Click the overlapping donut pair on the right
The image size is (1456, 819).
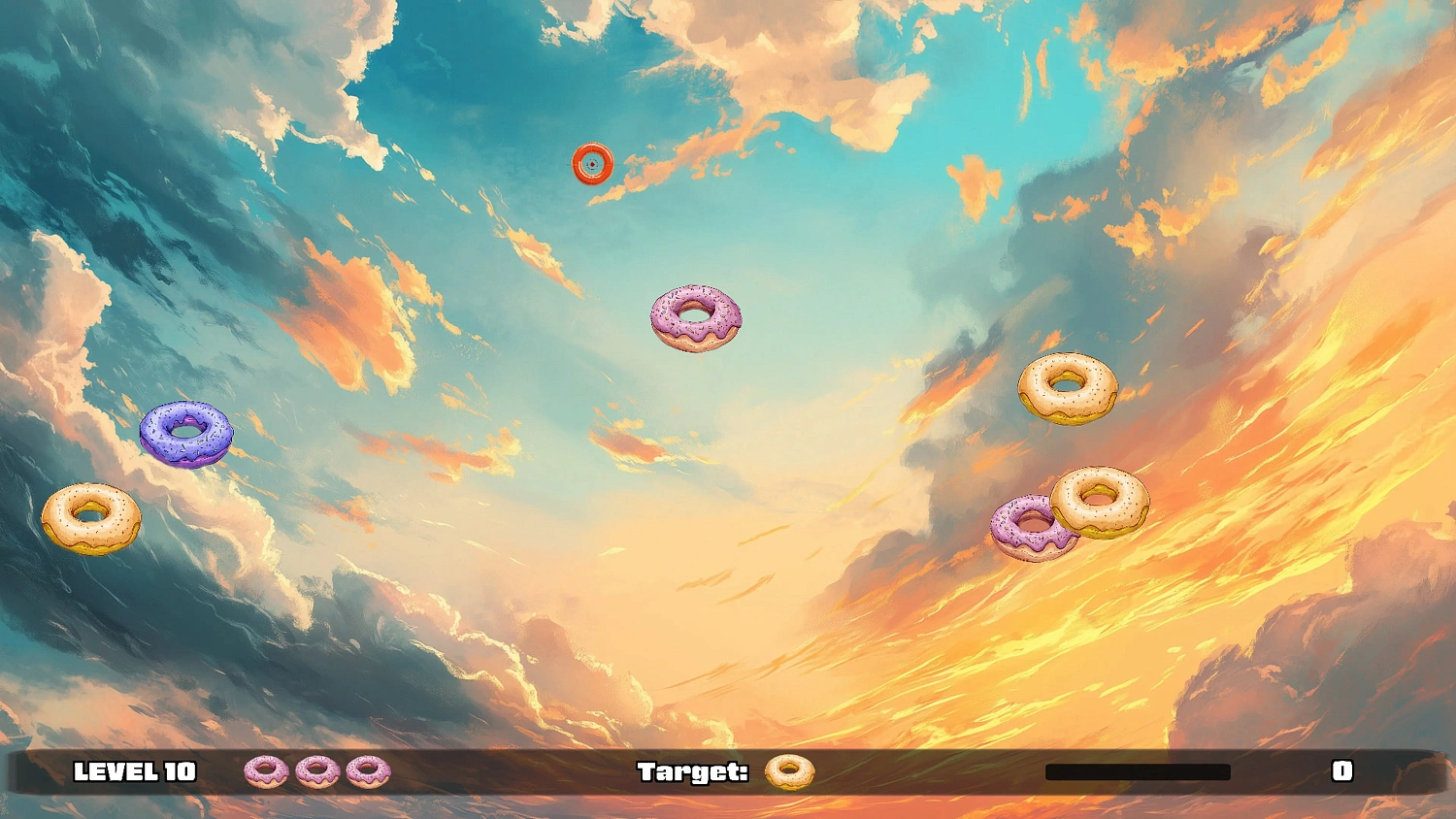click(x=1068, y=514)
